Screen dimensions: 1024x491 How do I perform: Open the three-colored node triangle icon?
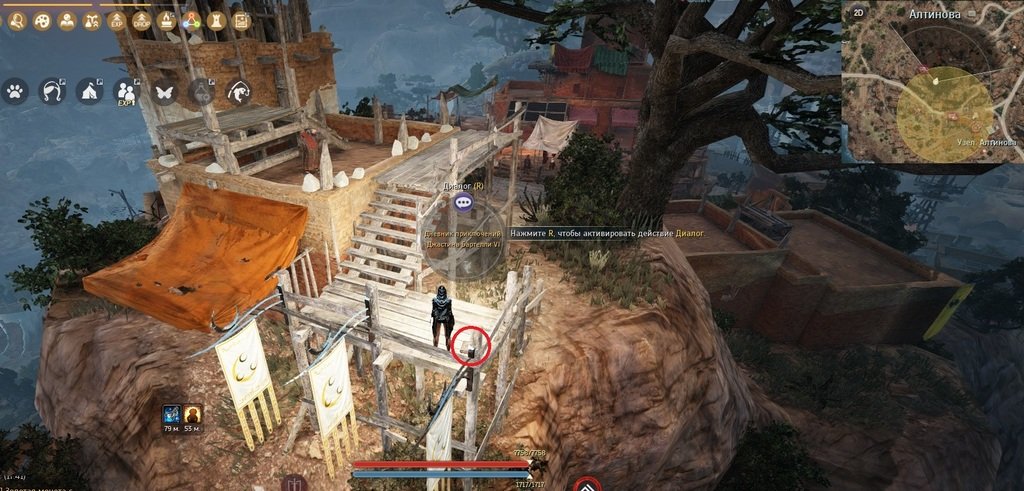click(x=191, y=20)
